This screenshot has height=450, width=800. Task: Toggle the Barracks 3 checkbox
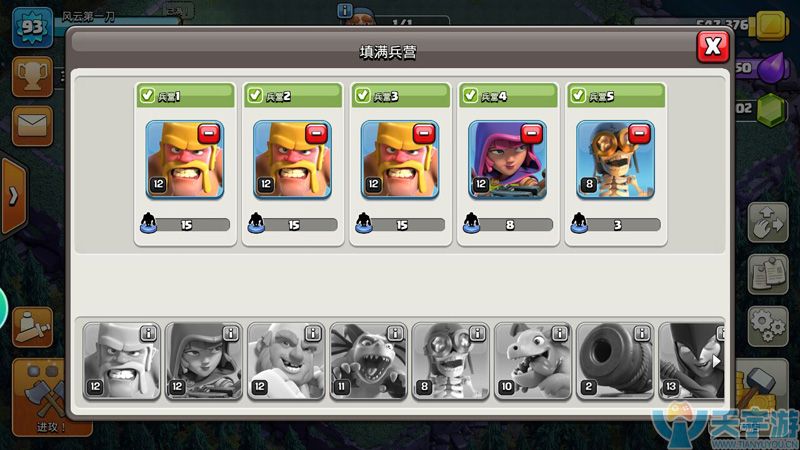(x=363, y=95)
